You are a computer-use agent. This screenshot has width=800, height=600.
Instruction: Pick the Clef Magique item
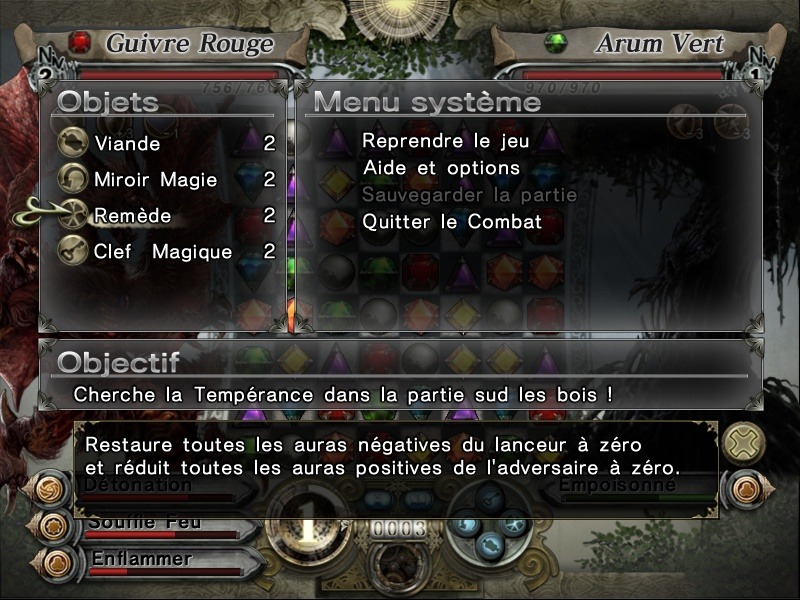click(147, 252)
